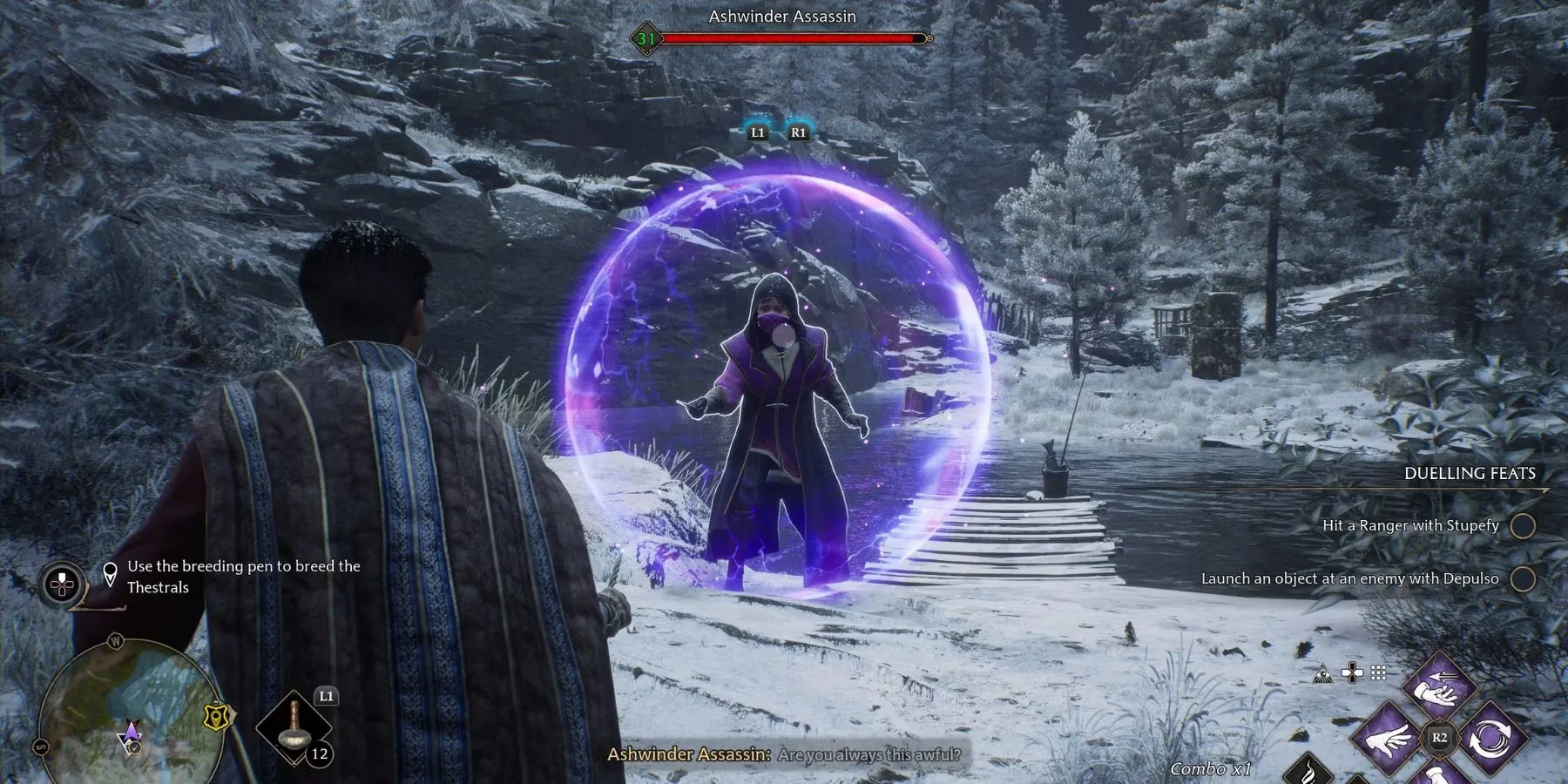
Task: Toggle the "Launch an object" Depulso feat circle
Action: pos(1523,579)
